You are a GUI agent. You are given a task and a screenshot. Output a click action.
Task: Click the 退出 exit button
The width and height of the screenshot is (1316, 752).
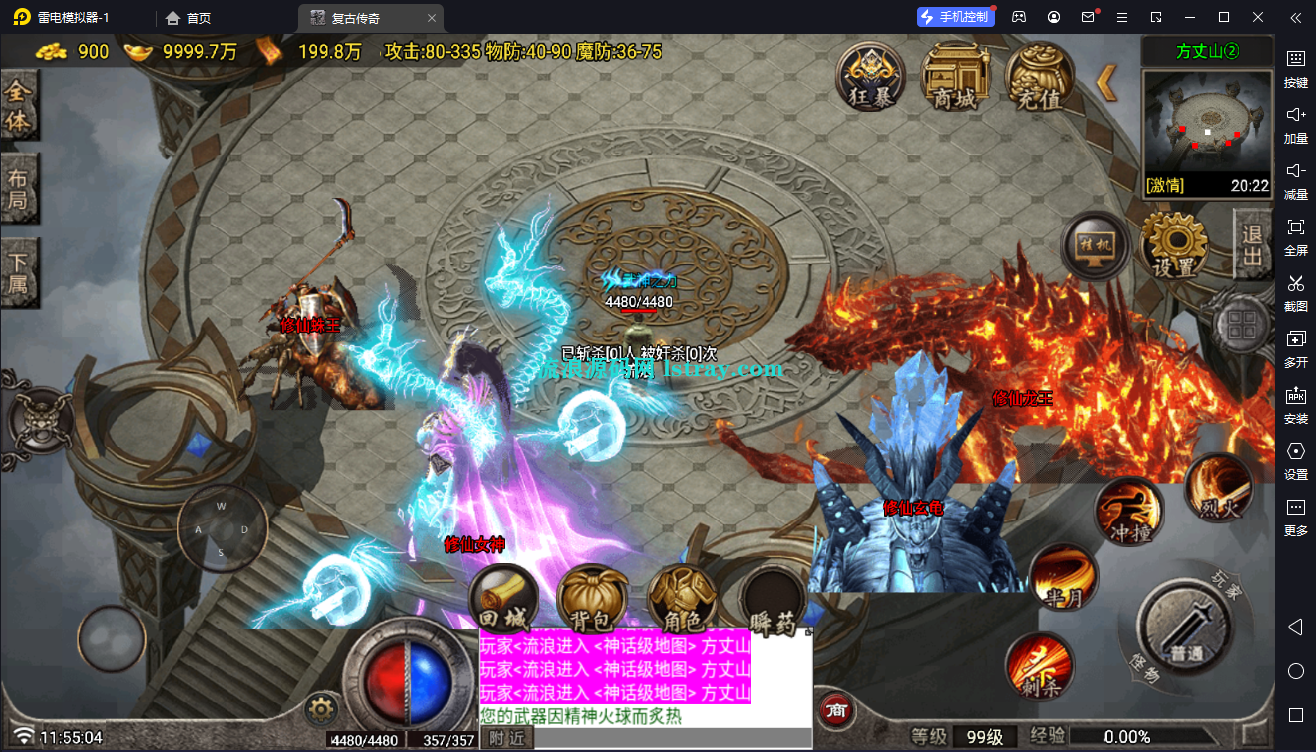pyautogui.click(x=1252, y=244)
